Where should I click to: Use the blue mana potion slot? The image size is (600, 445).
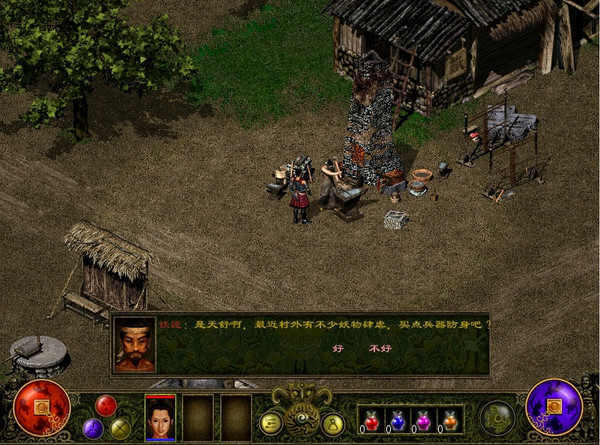pyautogui.click(x=396, y=420)
